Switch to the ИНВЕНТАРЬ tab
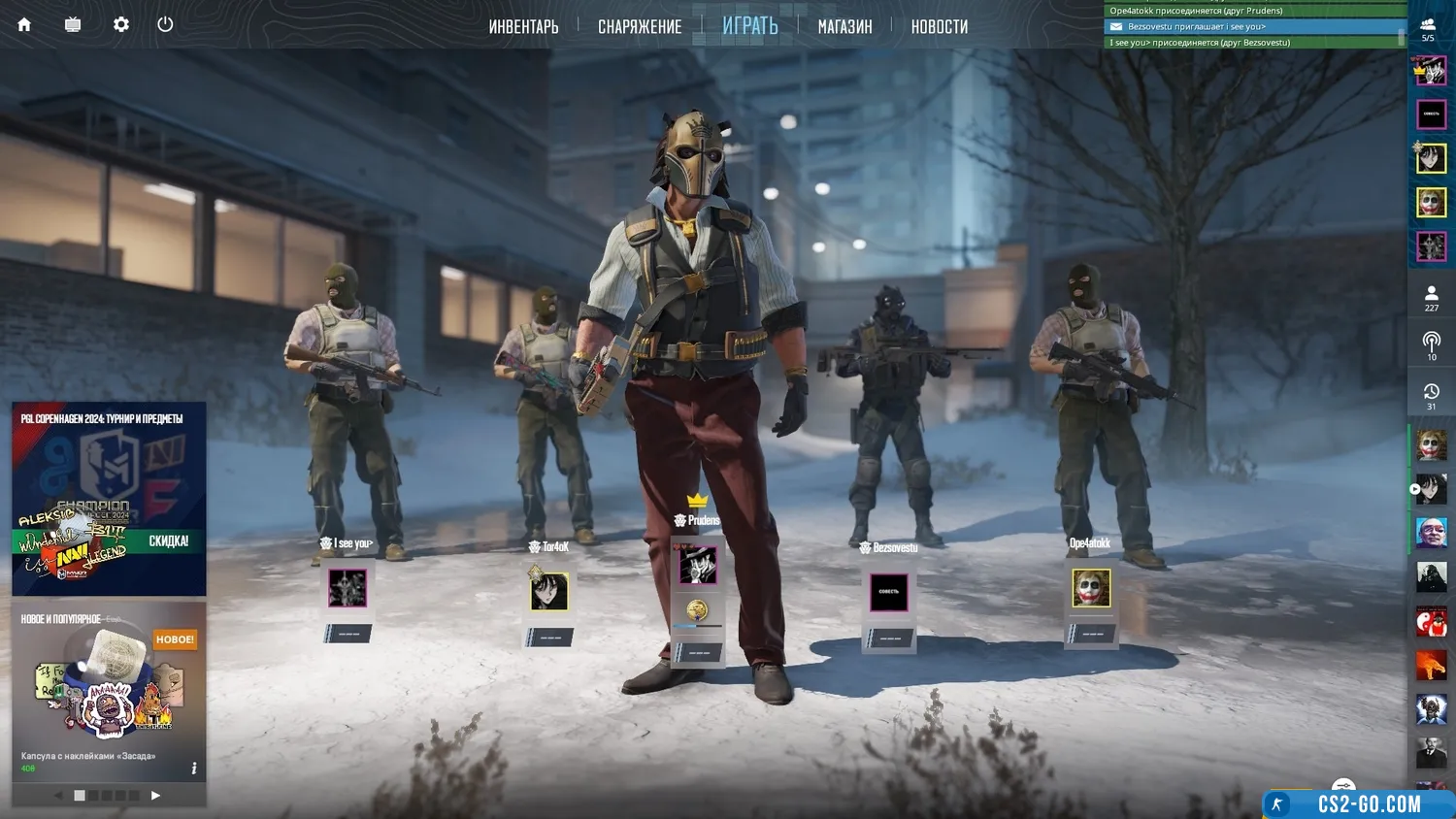Image resolution: width=1456 pixels, height=819 pixels. [523, 26]
